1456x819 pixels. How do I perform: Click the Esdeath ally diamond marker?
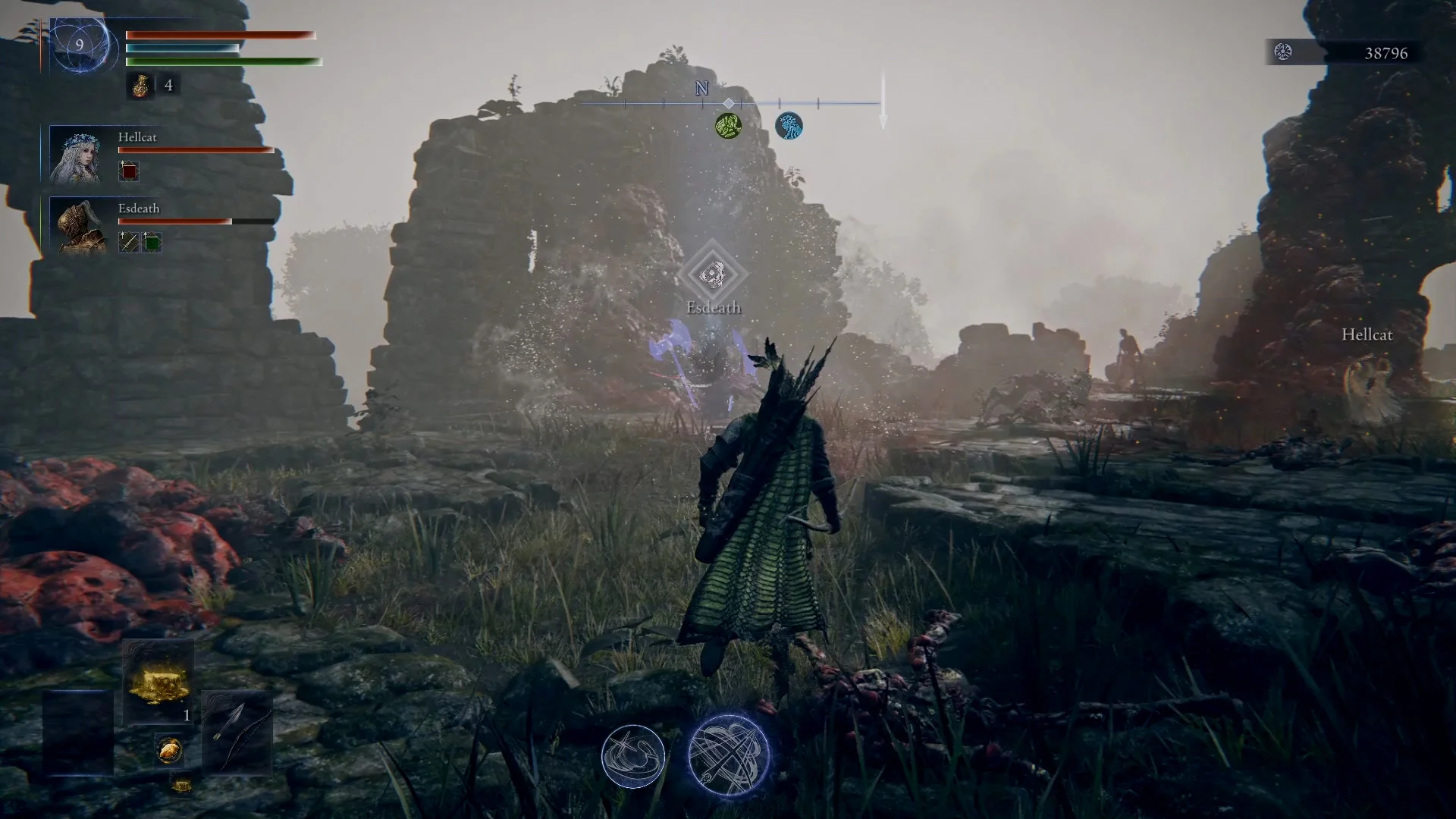click(713, 275)
